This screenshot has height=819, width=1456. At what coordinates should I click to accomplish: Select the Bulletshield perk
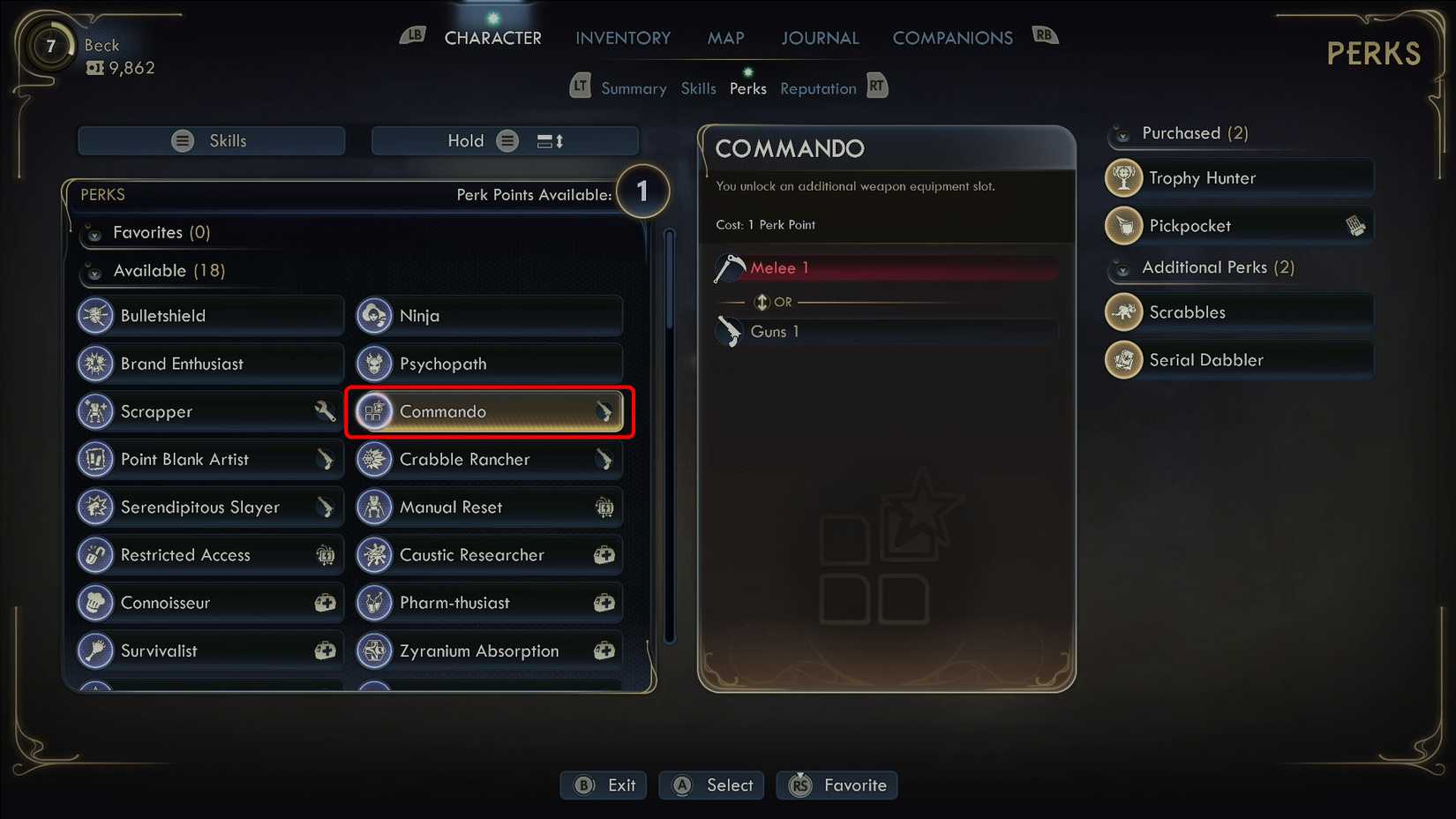click(210, 316)
